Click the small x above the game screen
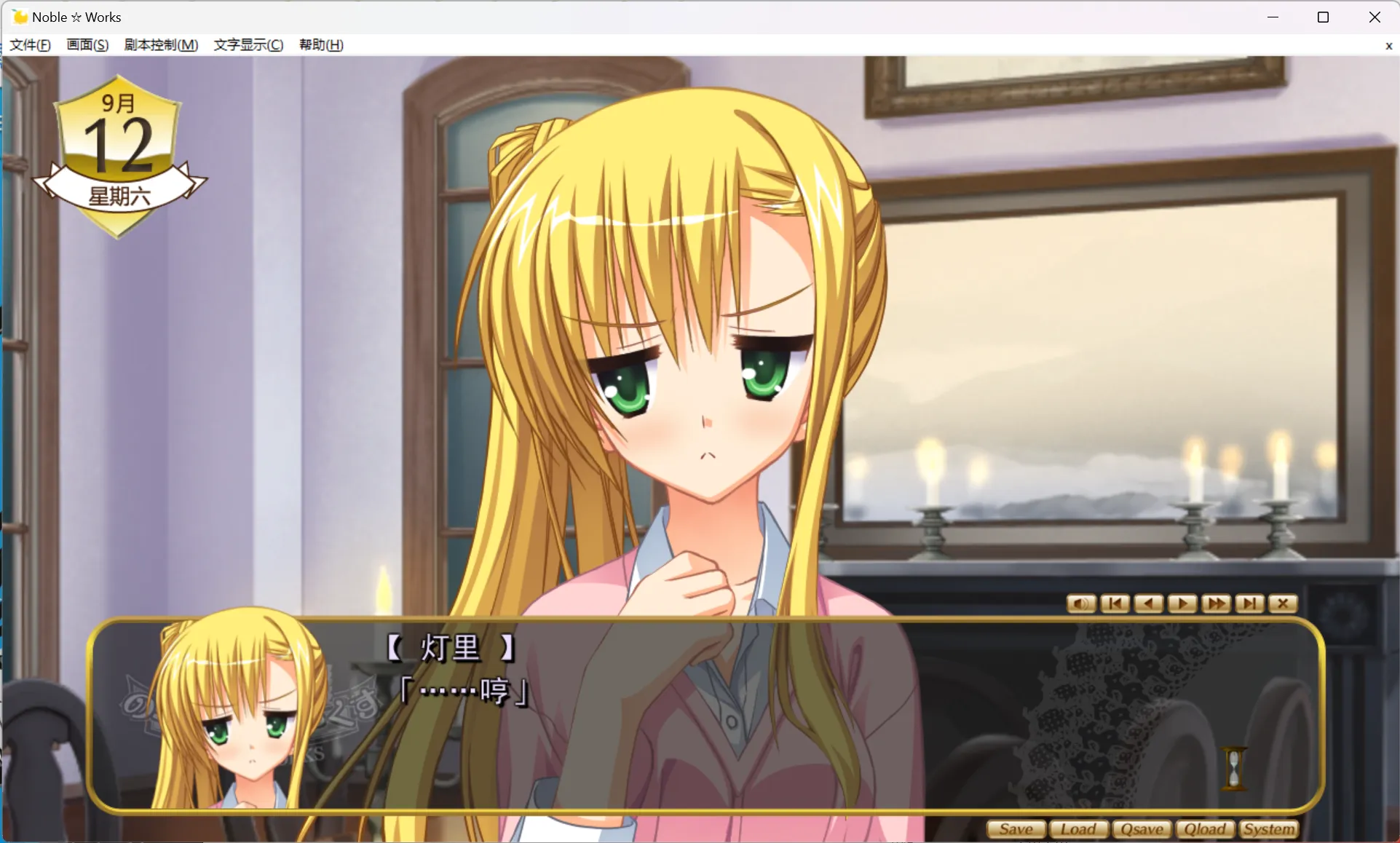This screenshot has height=843, width=1400. point(1388,46)
